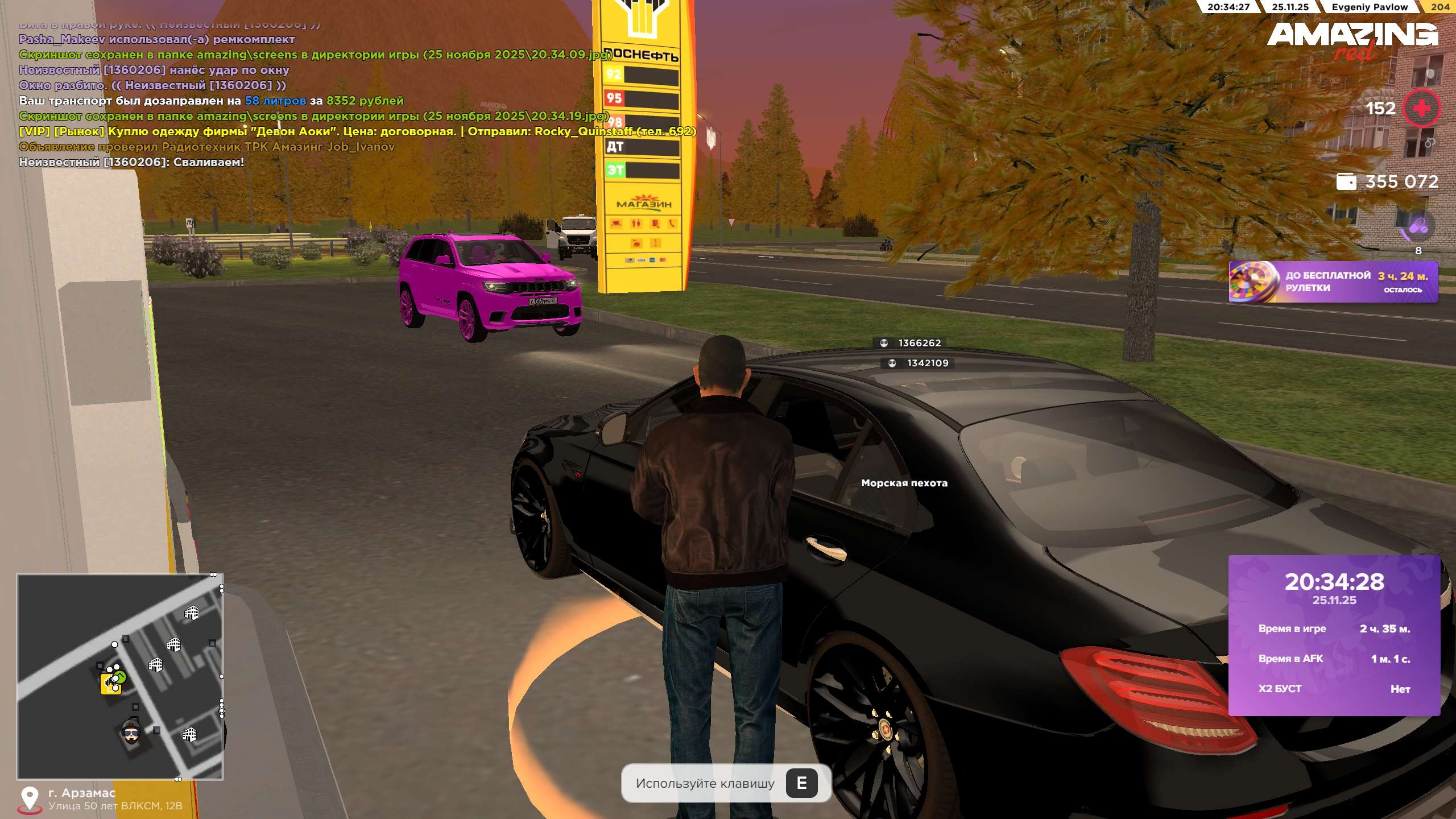Select the purple pill item icon
The height and width of the screenshot is (819, 1456).
click(1417, 226)
